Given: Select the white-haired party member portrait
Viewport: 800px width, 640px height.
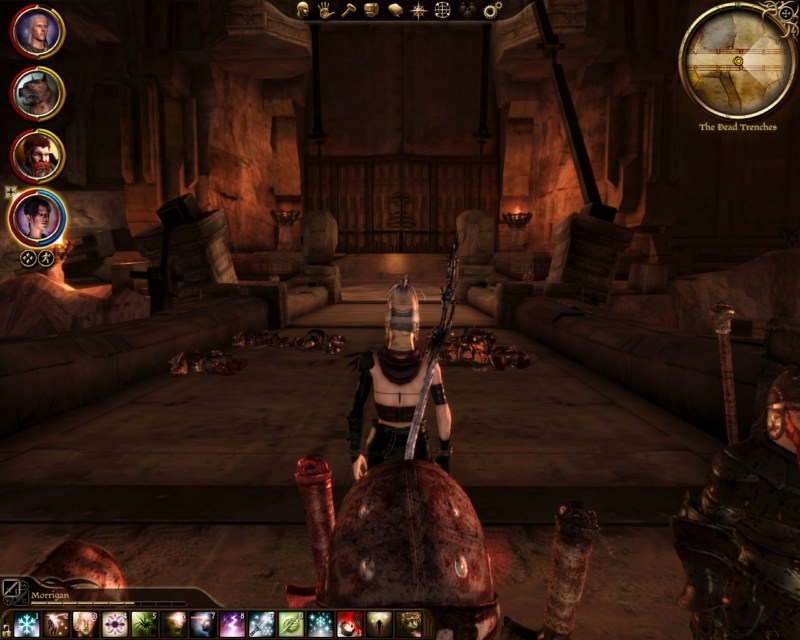Looking at the screenshot, I should [38, 32].
